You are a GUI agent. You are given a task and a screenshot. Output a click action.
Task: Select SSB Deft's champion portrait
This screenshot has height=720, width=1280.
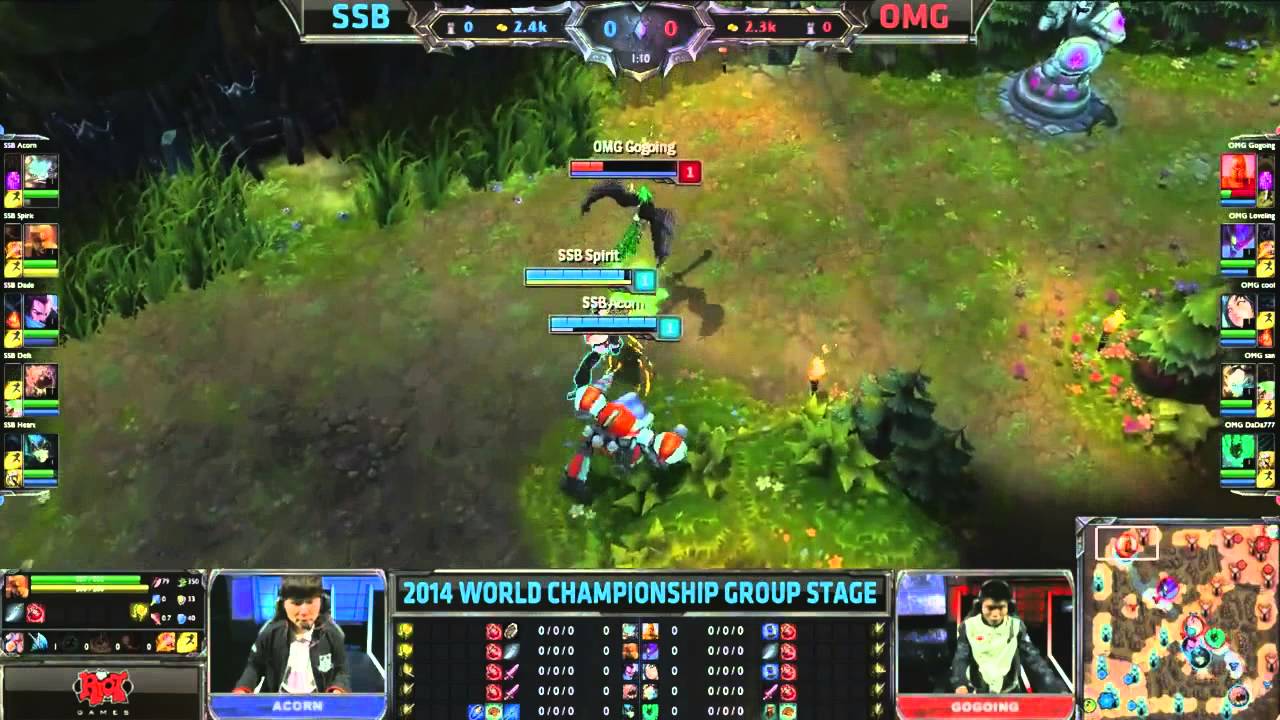(x=41, y=381)
